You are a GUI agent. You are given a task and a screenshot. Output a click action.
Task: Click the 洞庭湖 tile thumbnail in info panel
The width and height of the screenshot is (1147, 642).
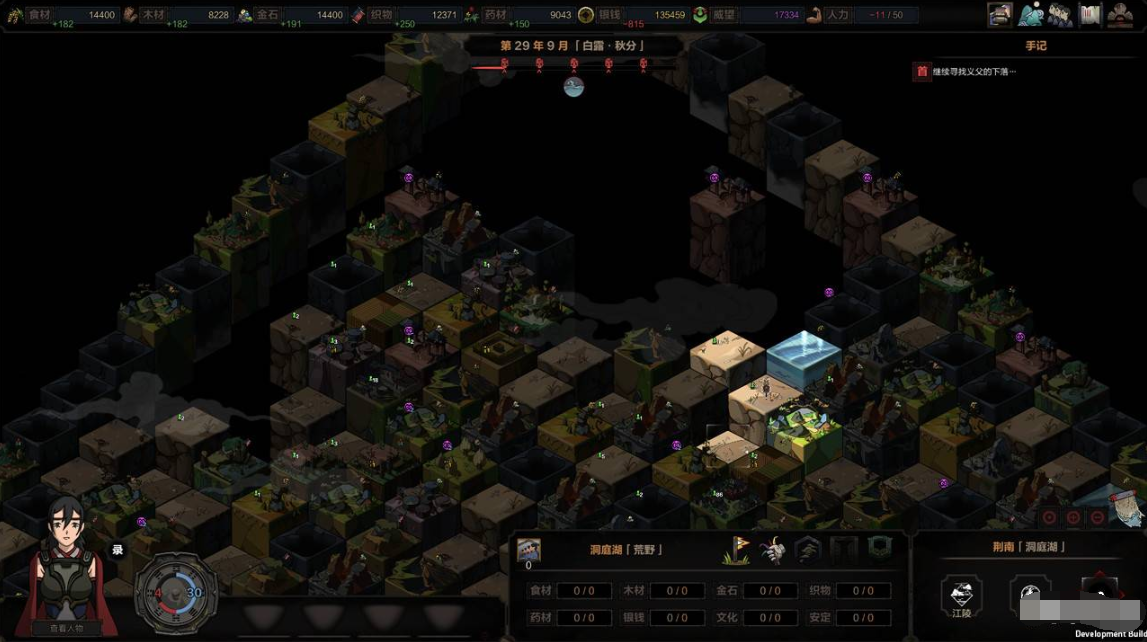(x=528, y=550)
